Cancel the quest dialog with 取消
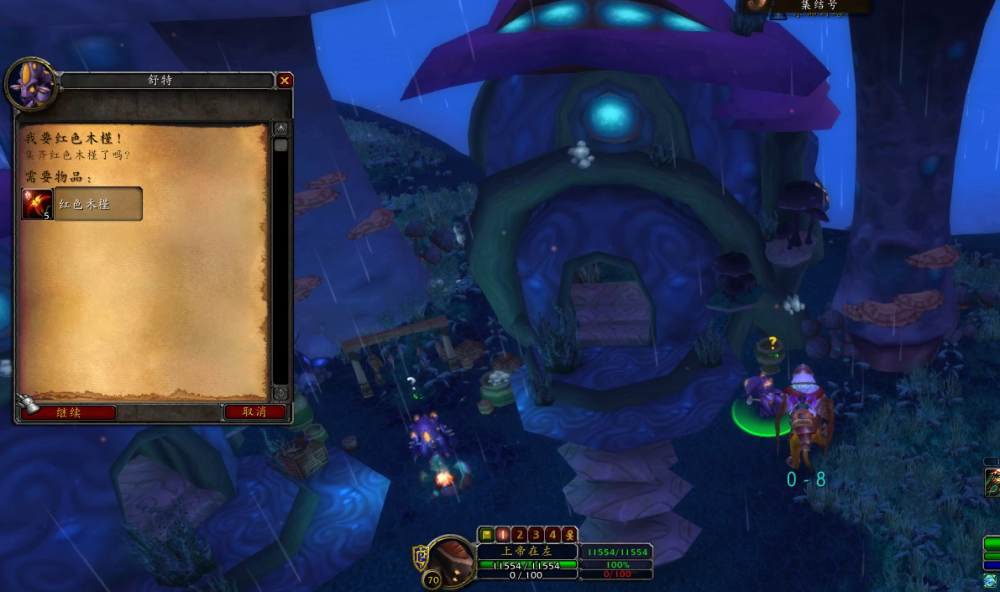Screen dimensions: 1000x592 (x=254, y=412)
